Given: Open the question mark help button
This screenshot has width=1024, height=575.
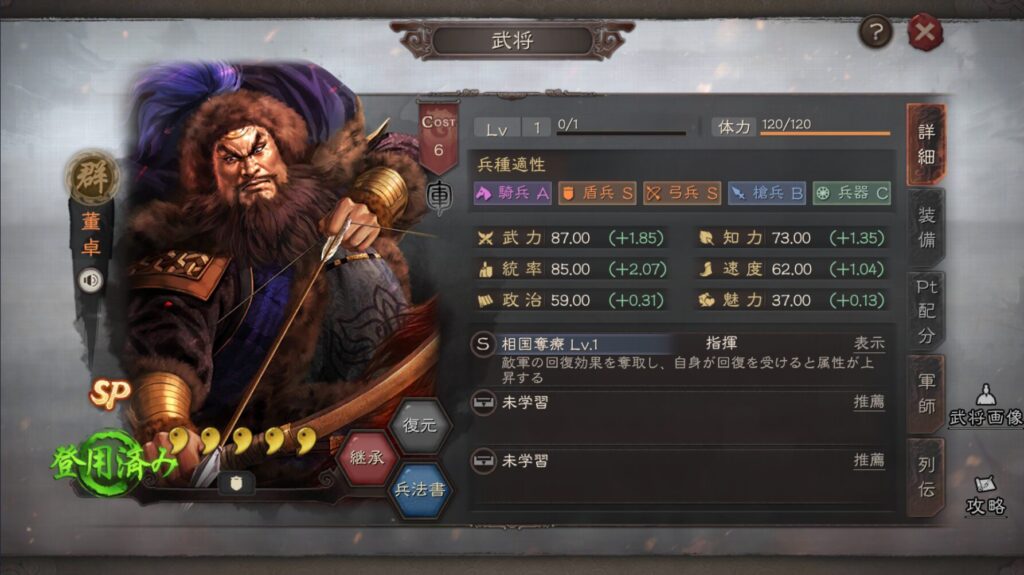Looking at the screenshot, I should point(876,33).
